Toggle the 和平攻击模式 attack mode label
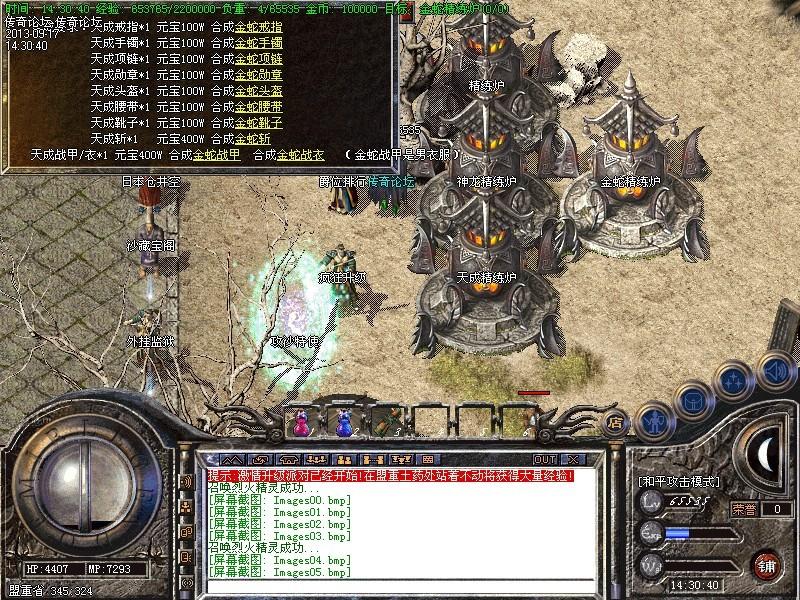 (678, 481)
